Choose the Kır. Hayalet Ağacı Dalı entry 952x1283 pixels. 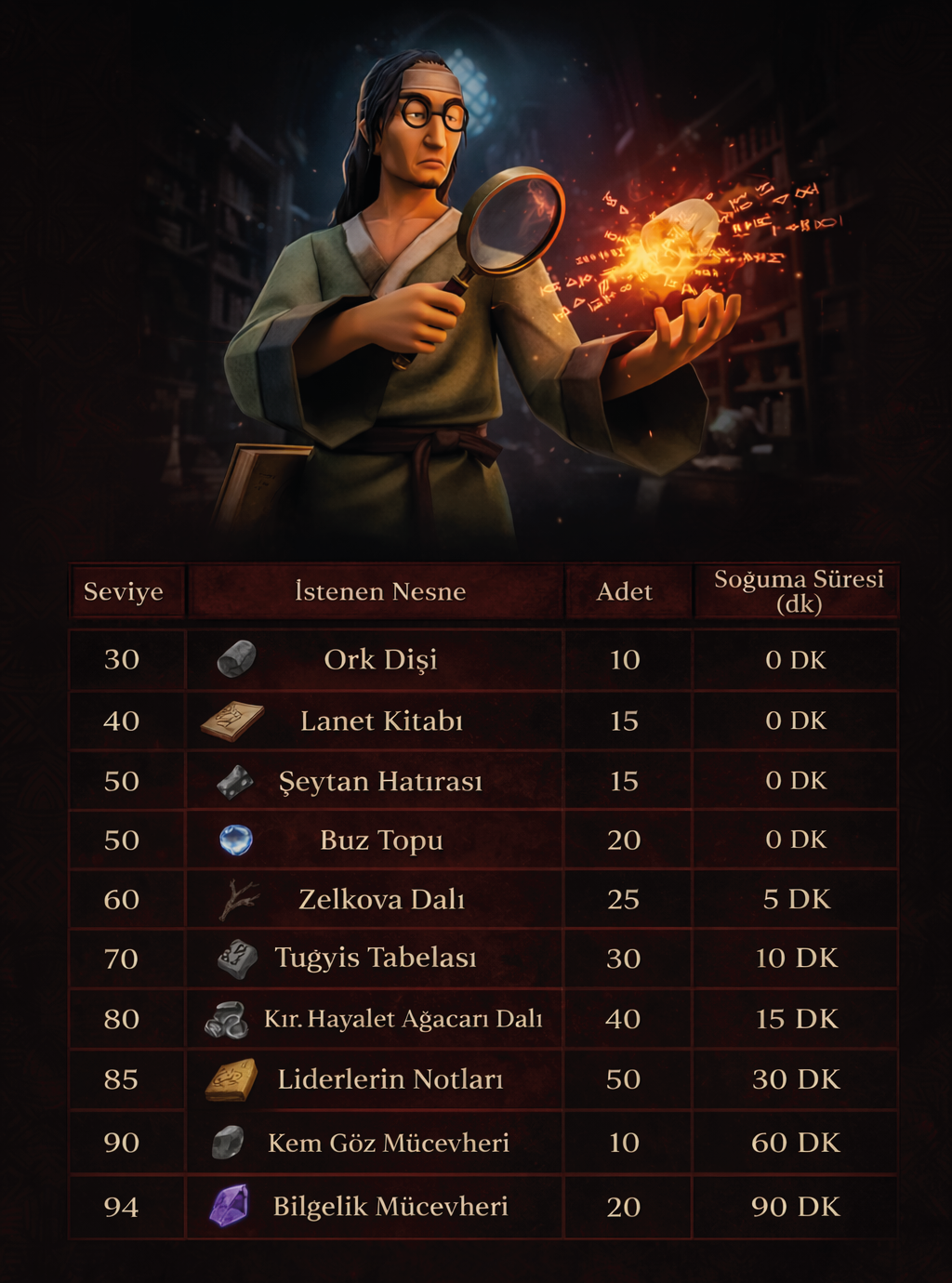[x=403, y=1019]
